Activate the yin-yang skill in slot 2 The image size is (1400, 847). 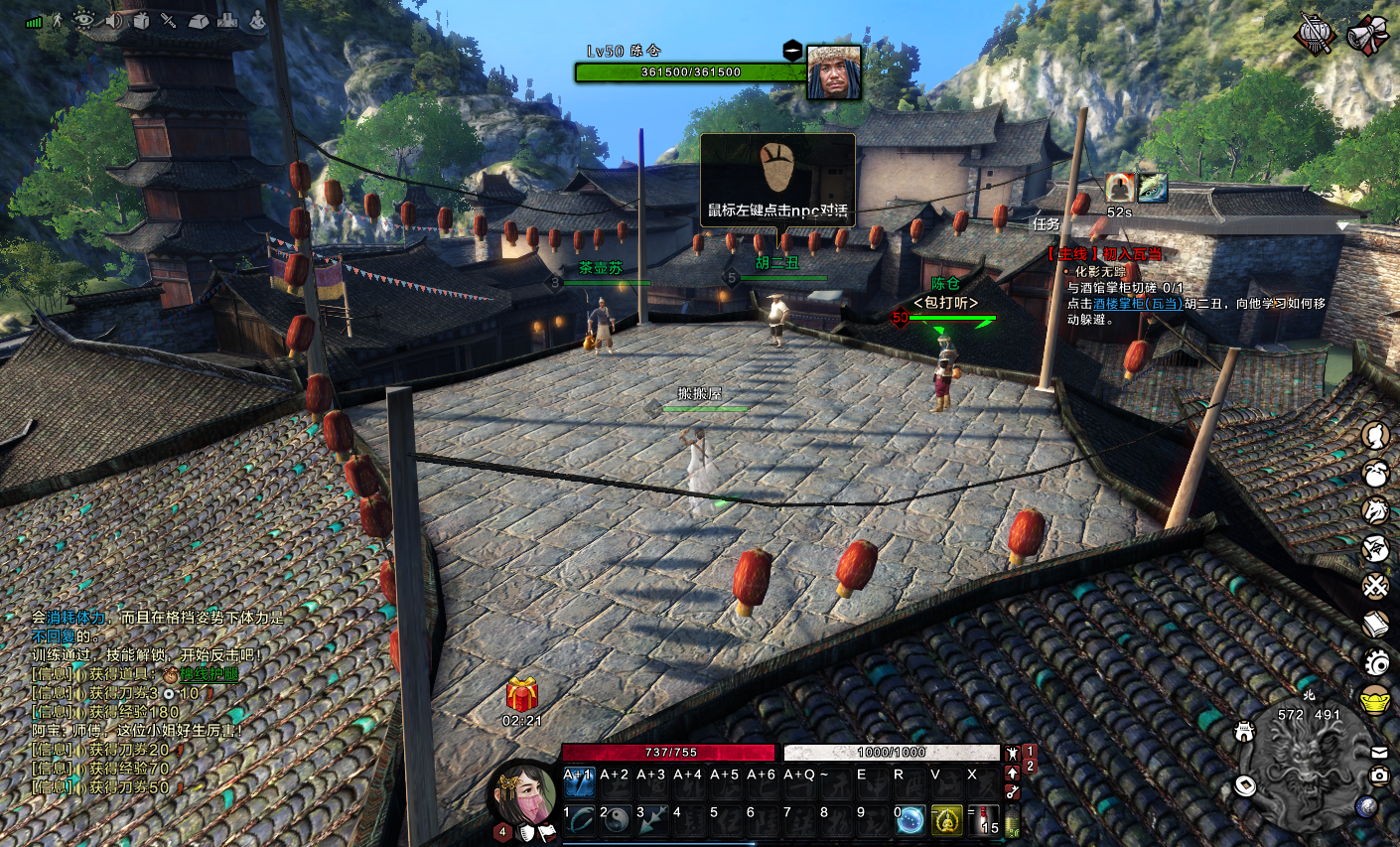pos(617,820)
